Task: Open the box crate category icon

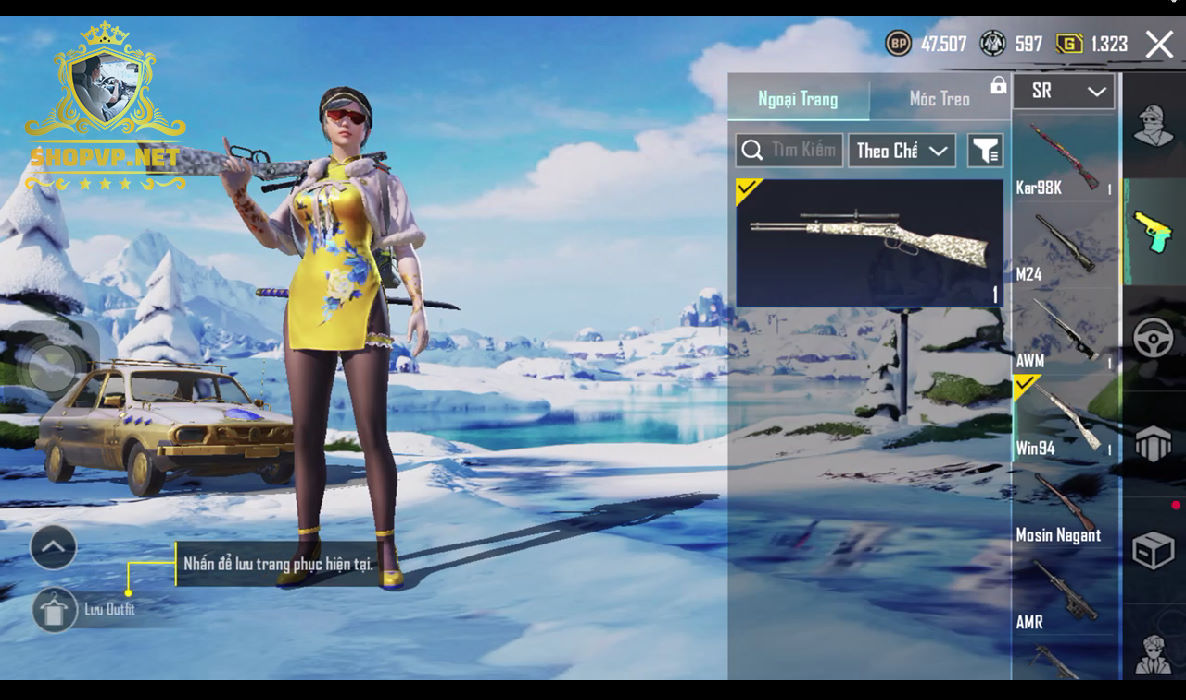Action: pyautogui.click(x=1152, y=550)
